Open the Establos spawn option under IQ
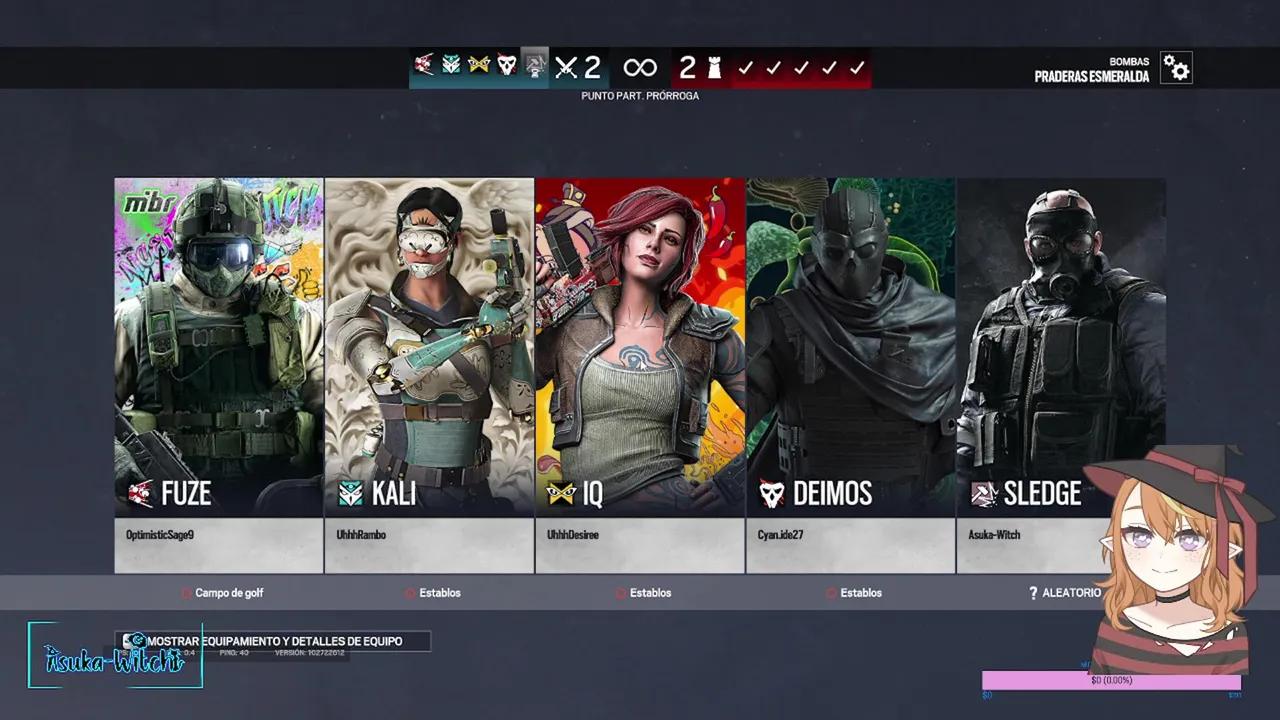The image size is (1280, 720). (643, 592)
